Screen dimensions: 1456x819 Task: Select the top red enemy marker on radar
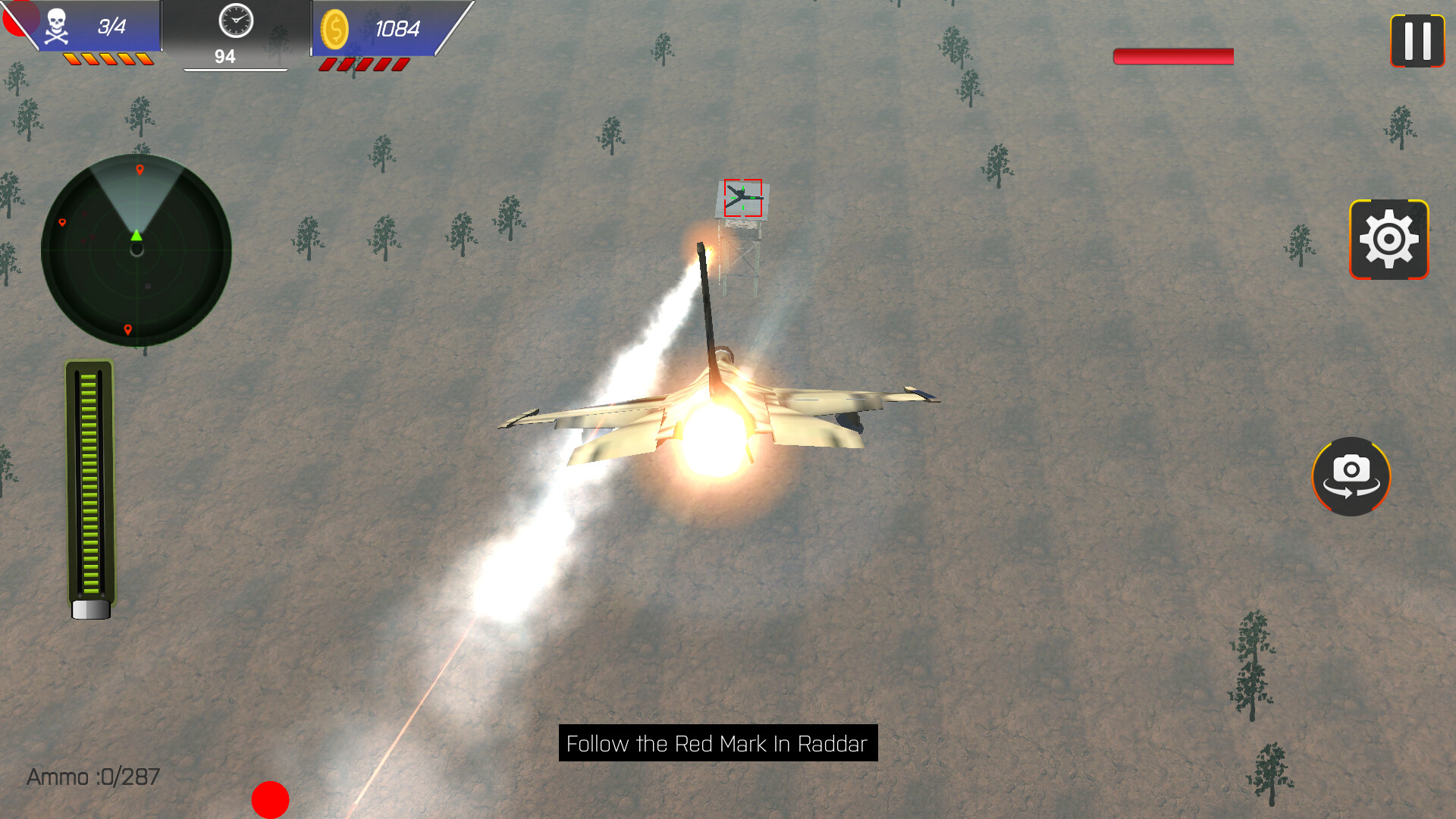pyautogui.click(x=140, y=171)
